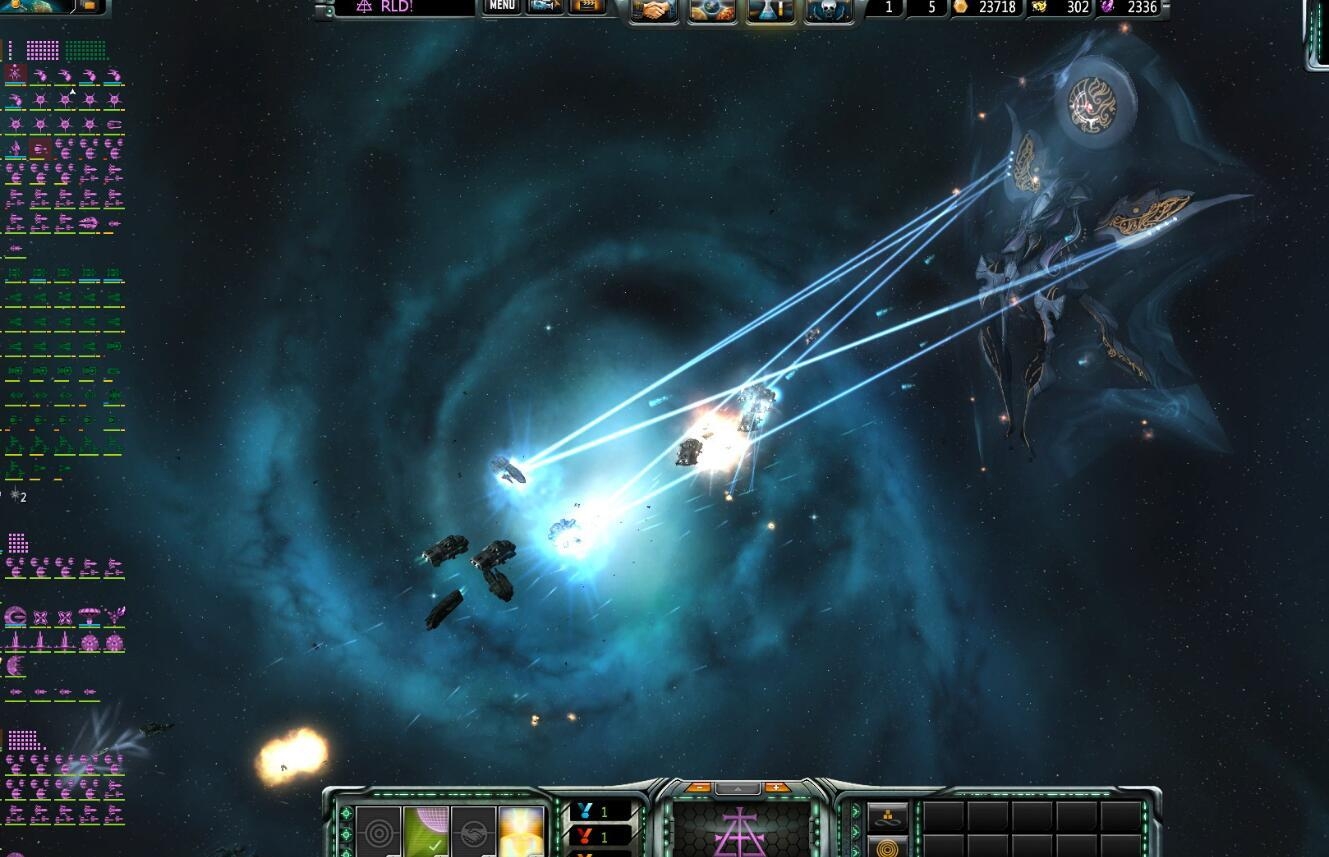Image resolution: width=1329 pixels, height=857 pixels.
Task: Open the diplomacy handshake screen
Action: click(656, 11)
